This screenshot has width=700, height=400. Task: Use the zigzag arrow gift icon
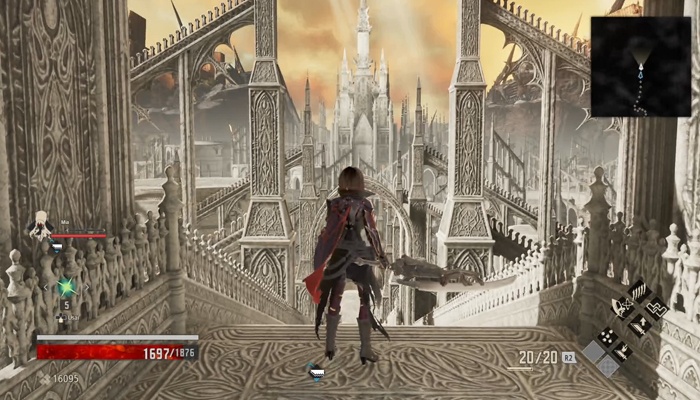pyautogui.click(x=655, y=308)
